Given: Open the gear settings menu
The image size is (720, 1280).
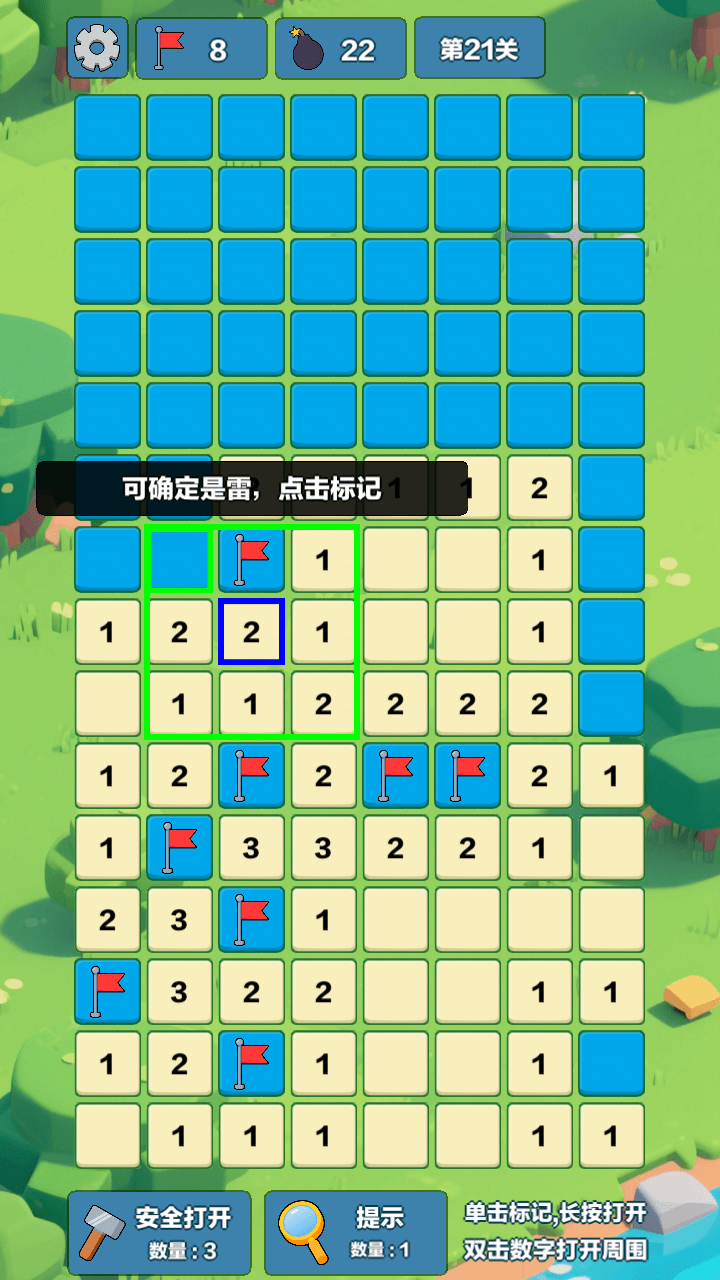Looking at the screenshot, I should pos(97,47).
